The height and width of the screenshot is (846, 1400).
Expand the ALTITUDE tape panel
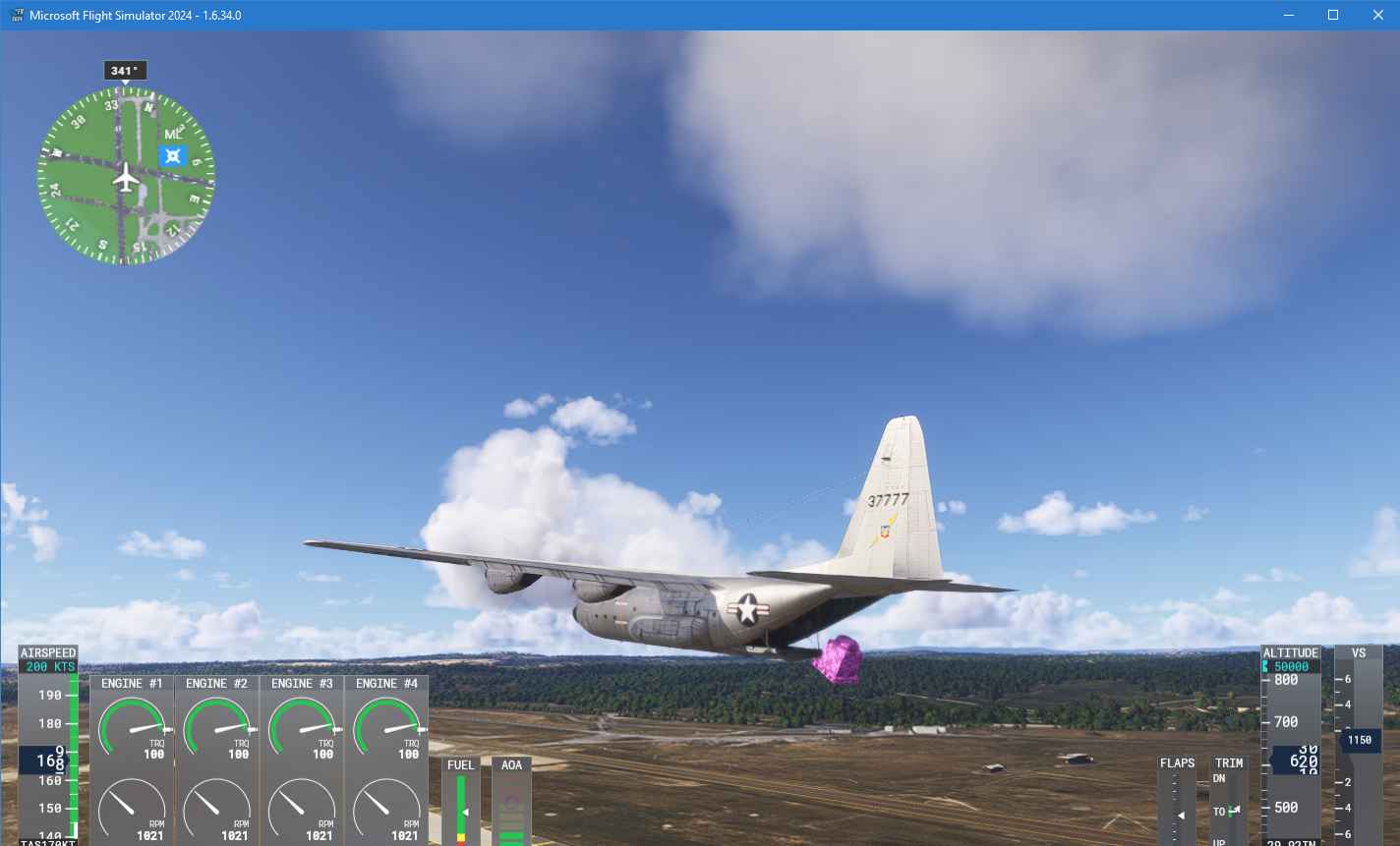pos(1291,652)
